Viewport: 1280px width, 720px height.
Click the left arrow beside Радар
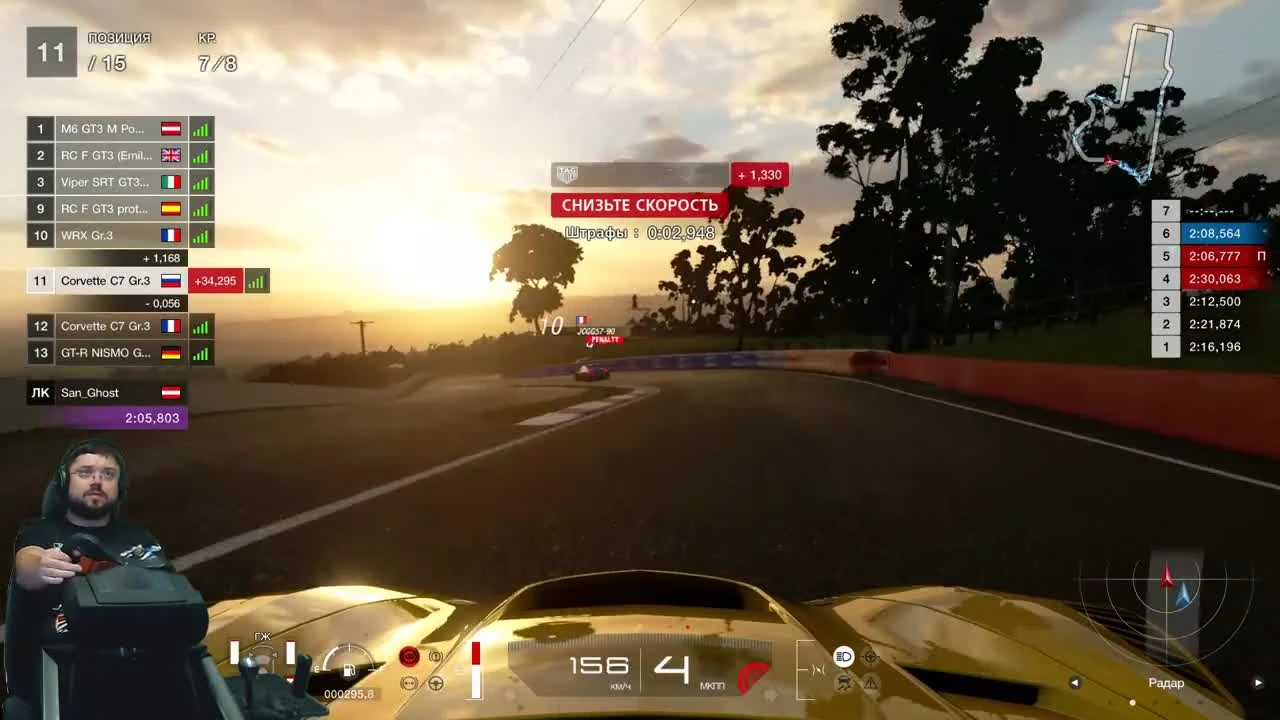point(1075,682)
